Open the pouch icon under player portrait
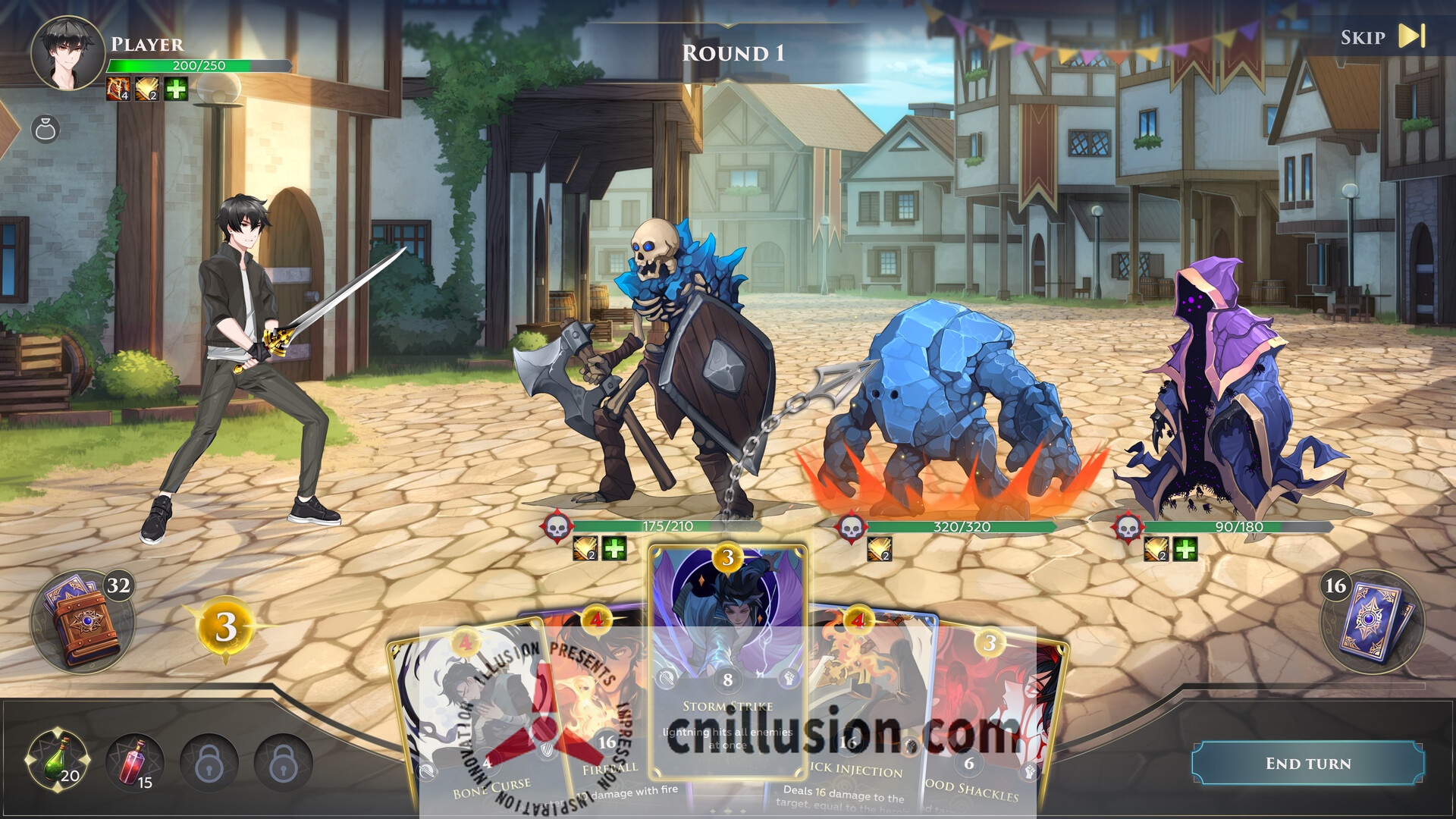This screenshot has height=819, width=1456. [x=45, y=129]
